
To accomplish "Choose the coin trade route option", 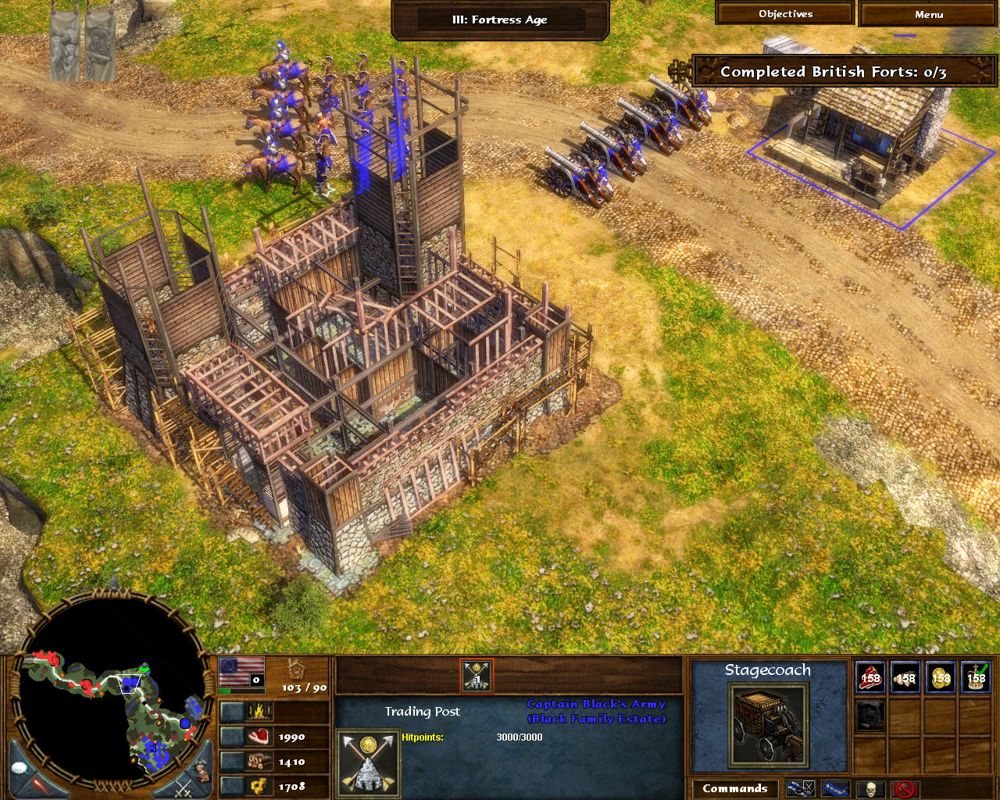I will 941,679.
